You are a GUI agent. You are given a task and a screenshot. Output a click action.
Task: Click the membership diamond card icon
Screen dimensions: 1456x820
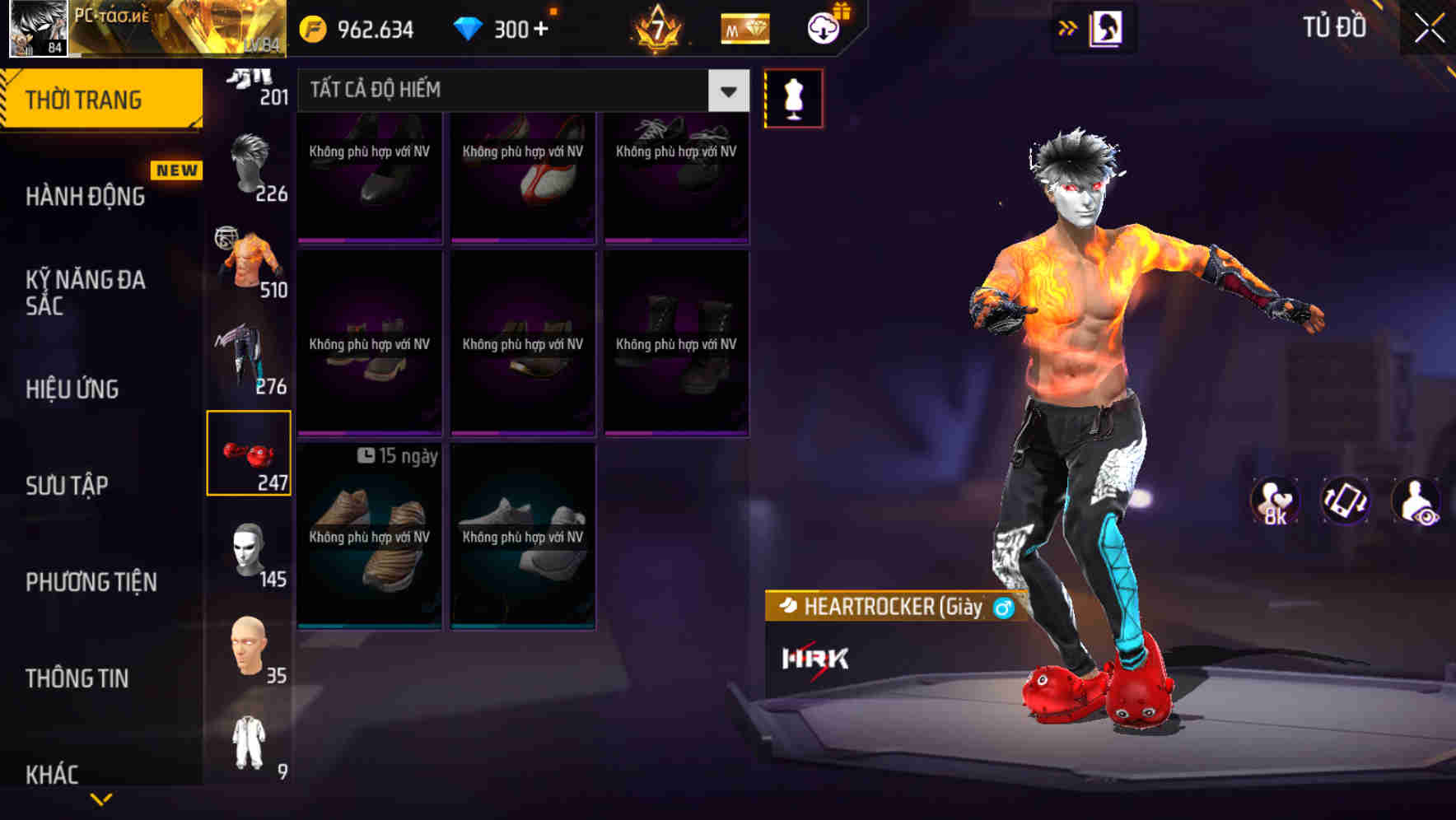[744, 28]
